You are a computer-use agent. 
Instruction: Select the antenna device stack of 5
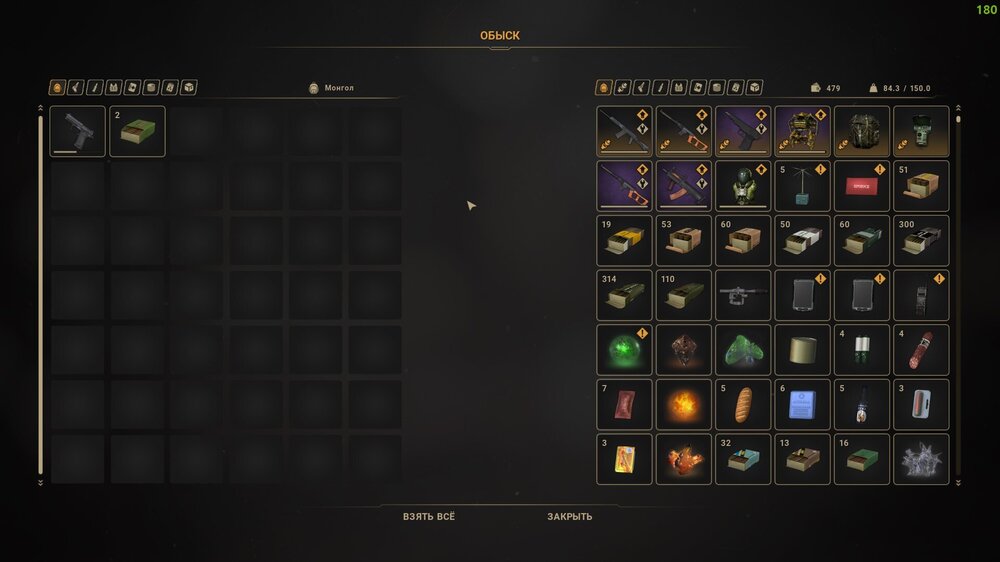click(x=802, y=186)
